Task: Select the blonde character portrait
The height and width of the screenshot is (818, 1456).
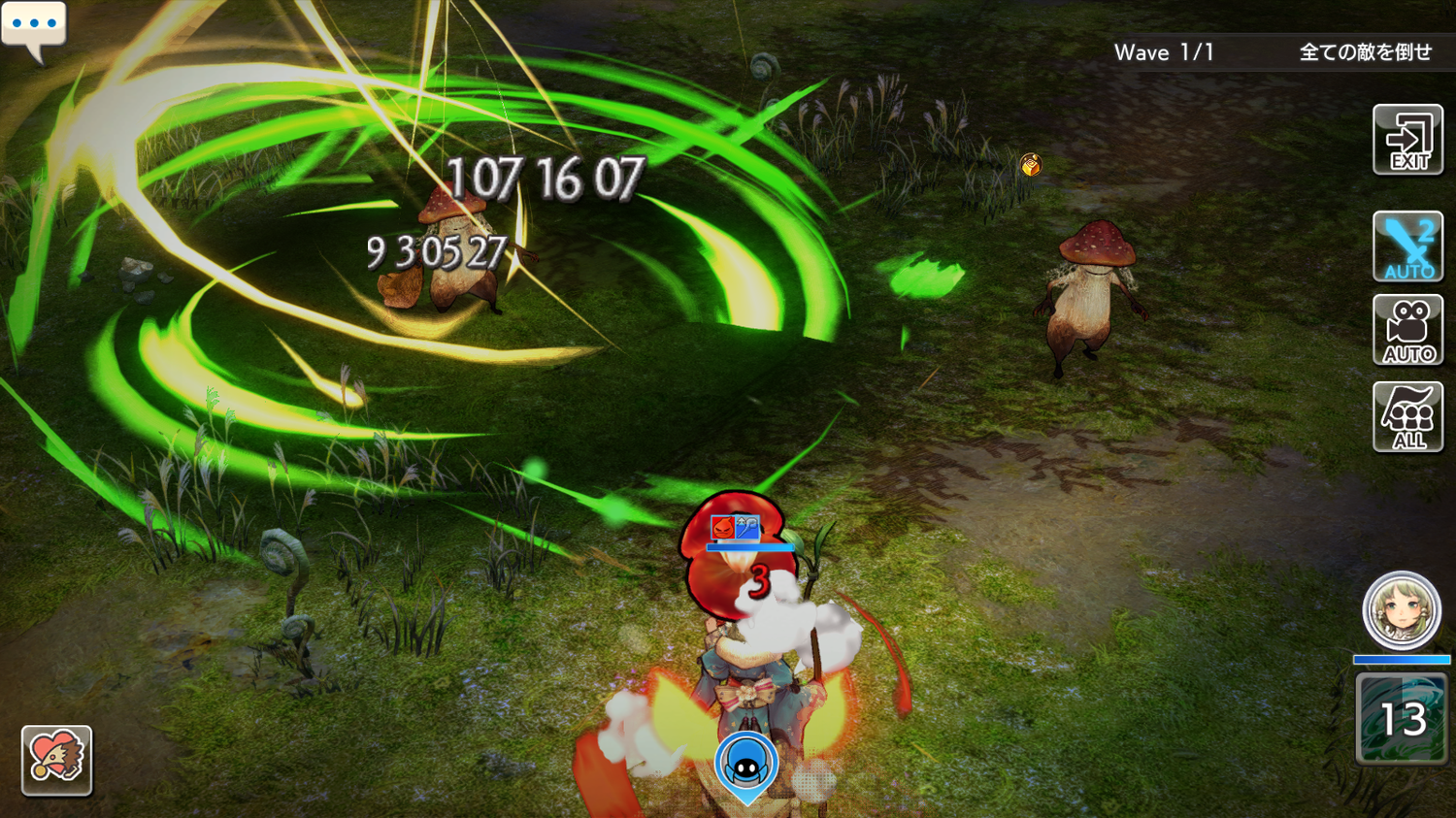Action: pos(1401,611)
